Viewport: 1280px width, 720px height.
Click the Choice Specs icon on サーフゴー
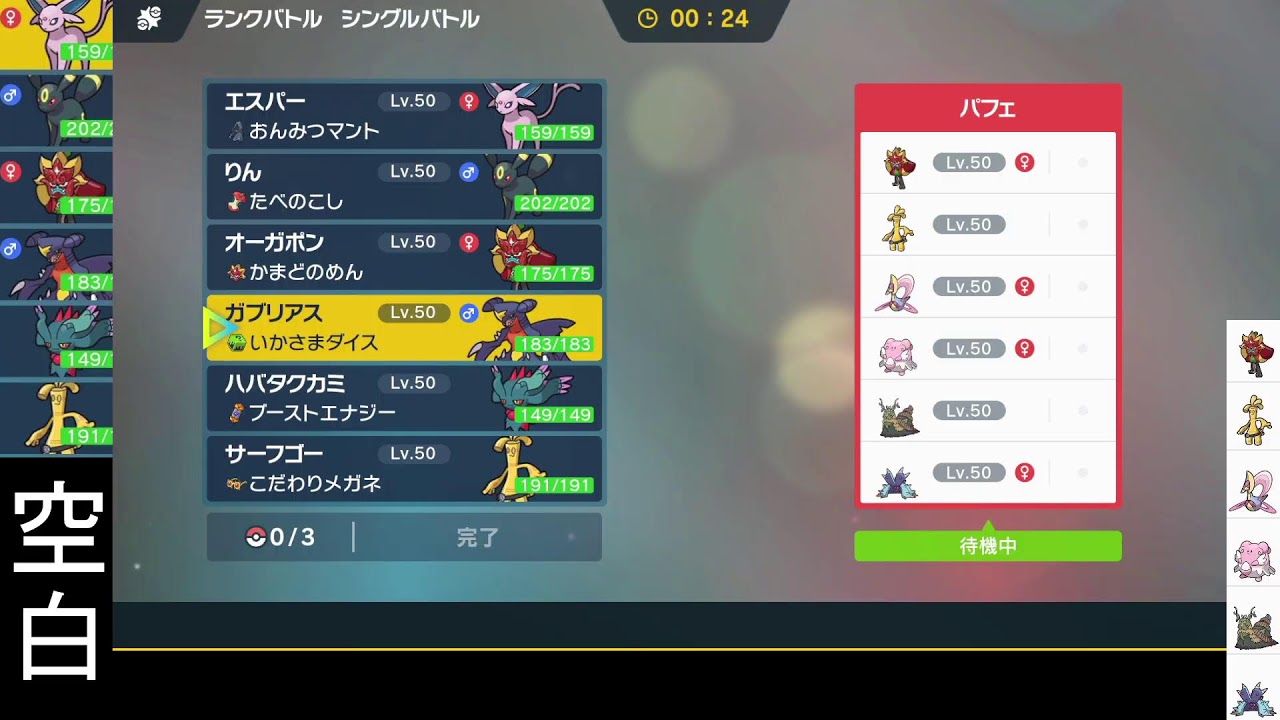point(237,482)
